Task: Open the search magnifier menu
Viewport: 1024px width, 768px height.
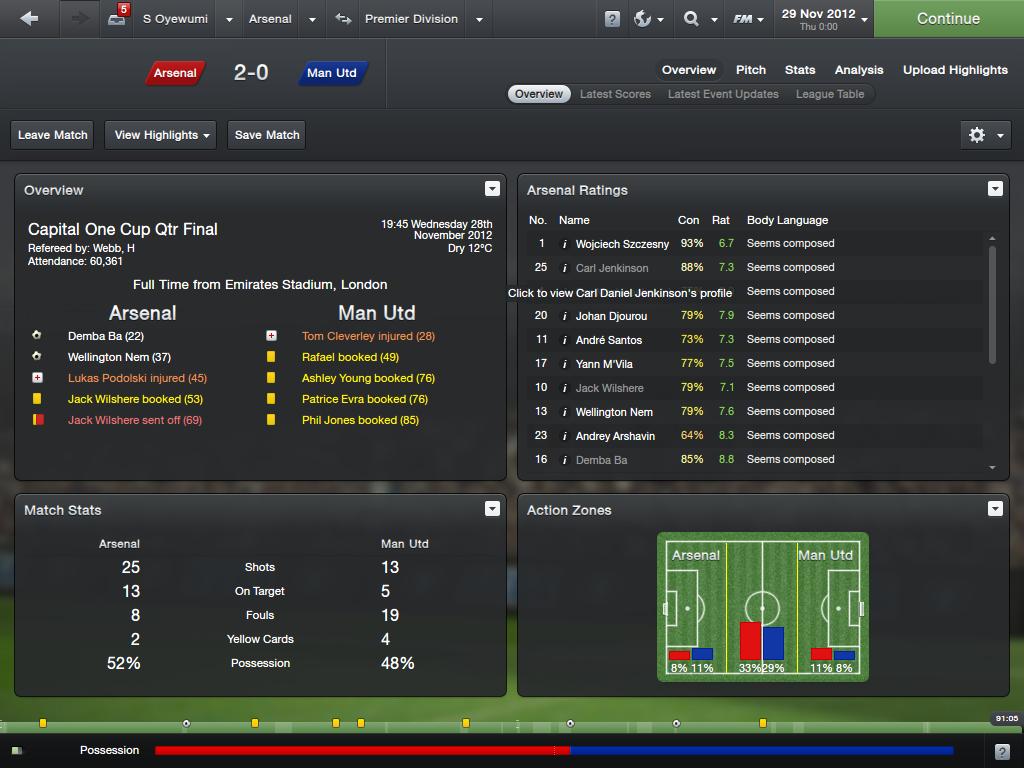Action: pyautogui.click(x=699, y=19)
